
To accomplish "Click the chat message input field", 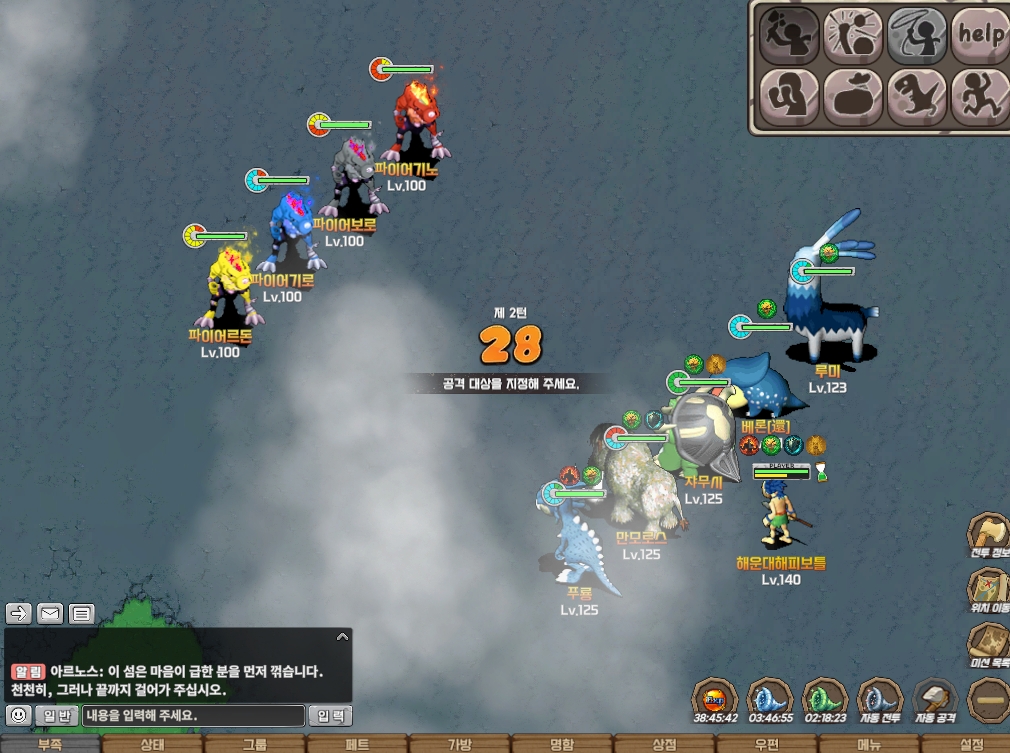I will click(193, 716).
